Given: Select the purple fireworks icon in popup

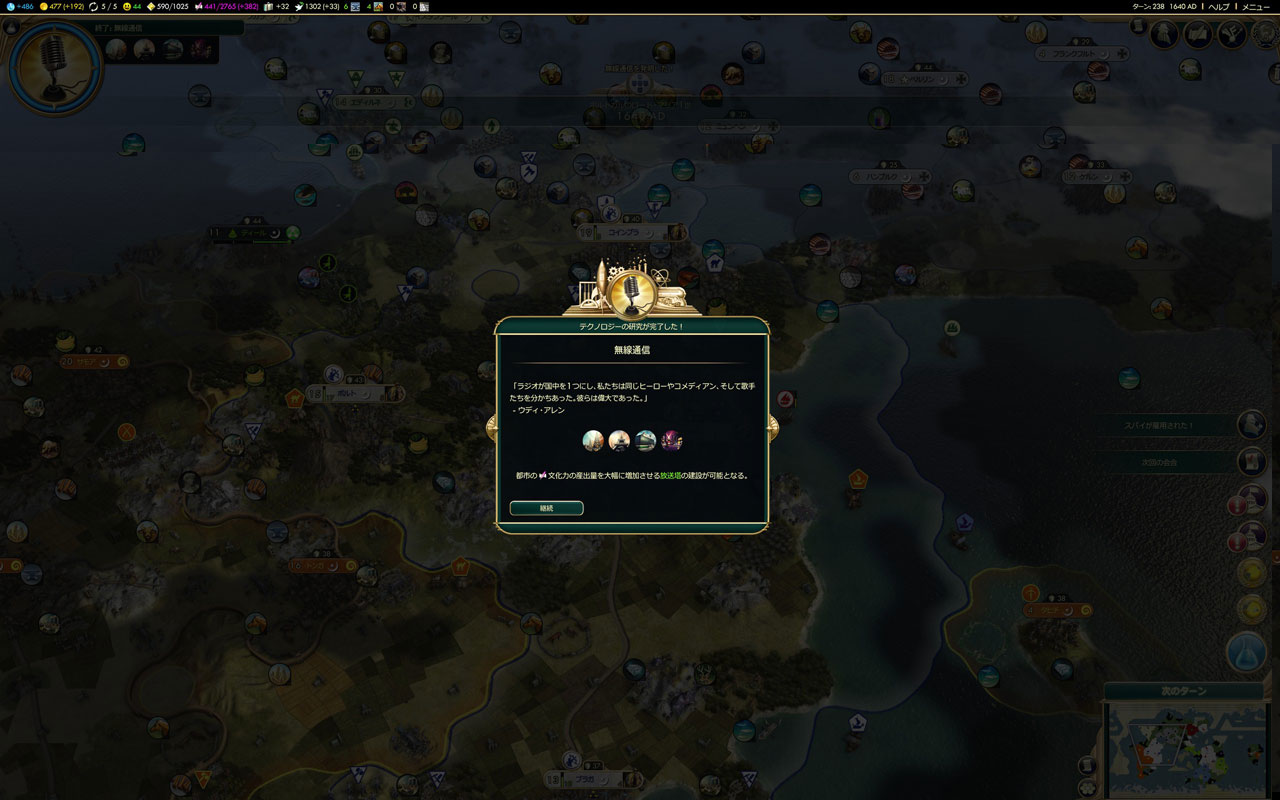Looking at the screenshot, I should point(672,440).
